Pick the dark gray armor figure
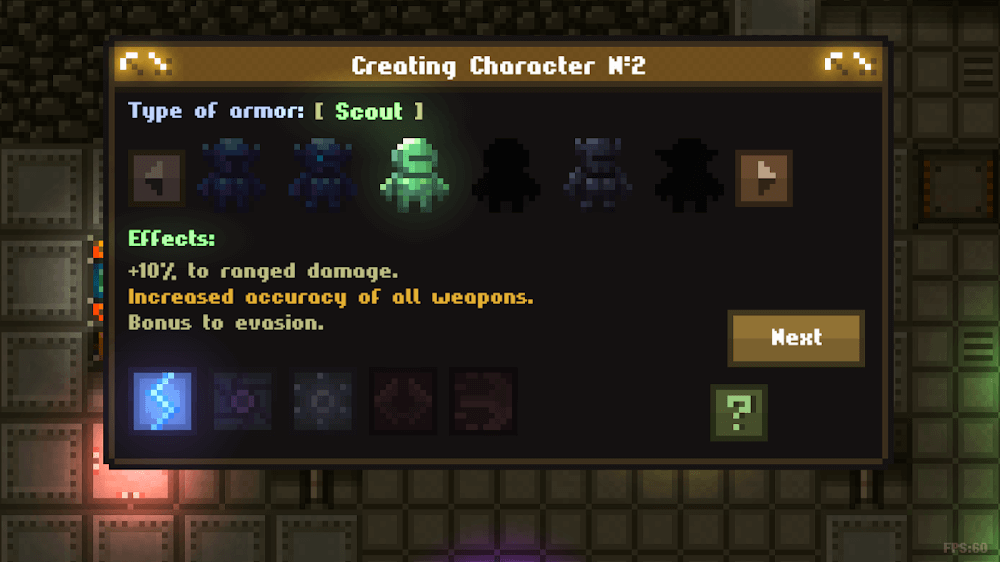The width and height of the screenshot is (1000, 562). pyautogui.click(x=598, y=178)
